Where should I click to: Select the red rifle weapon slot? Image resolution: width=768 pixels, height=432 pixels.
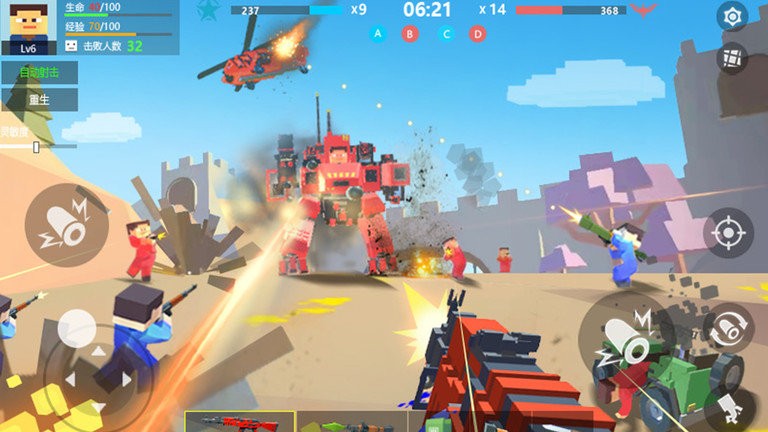[x=240, y=422]
